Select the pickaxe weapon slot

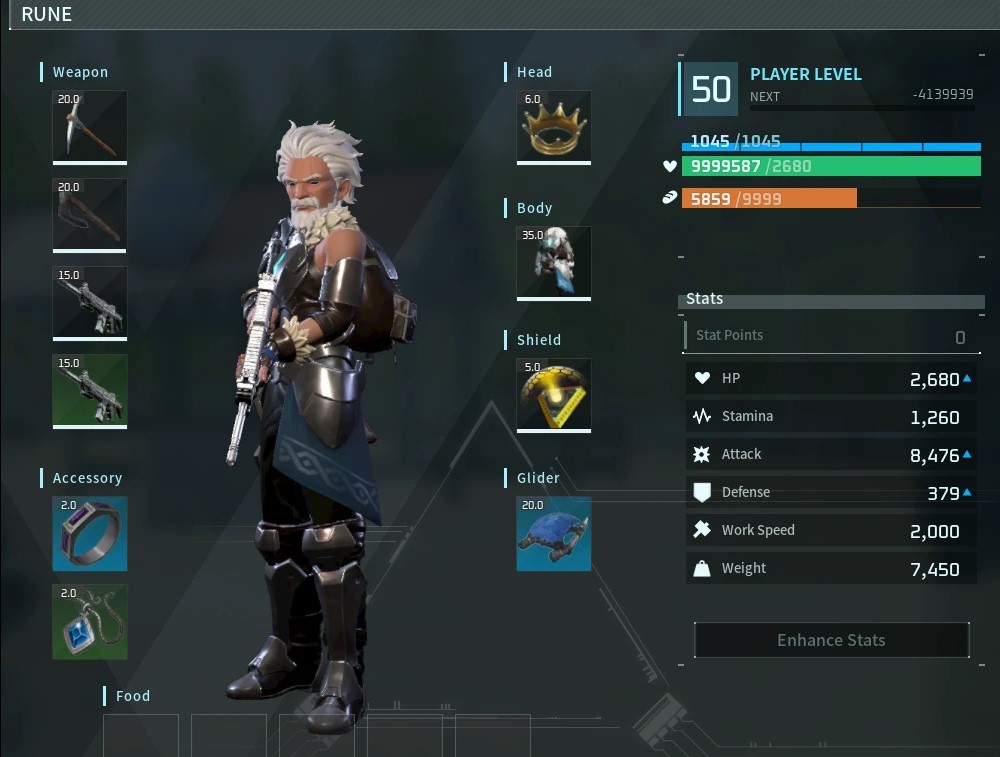(x=90, y=126)
